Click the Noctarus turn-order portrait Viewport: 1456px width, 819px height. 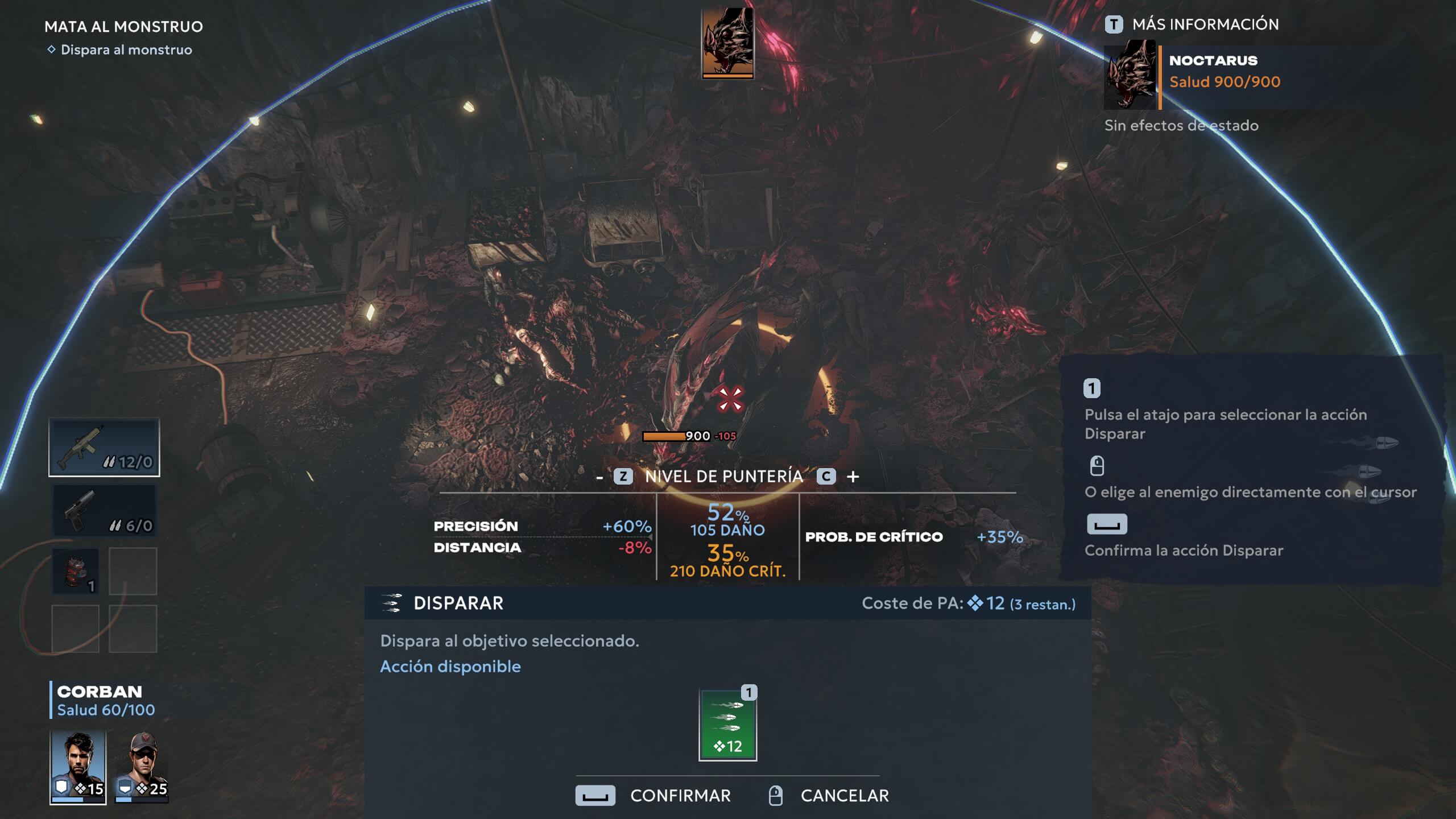727,43
